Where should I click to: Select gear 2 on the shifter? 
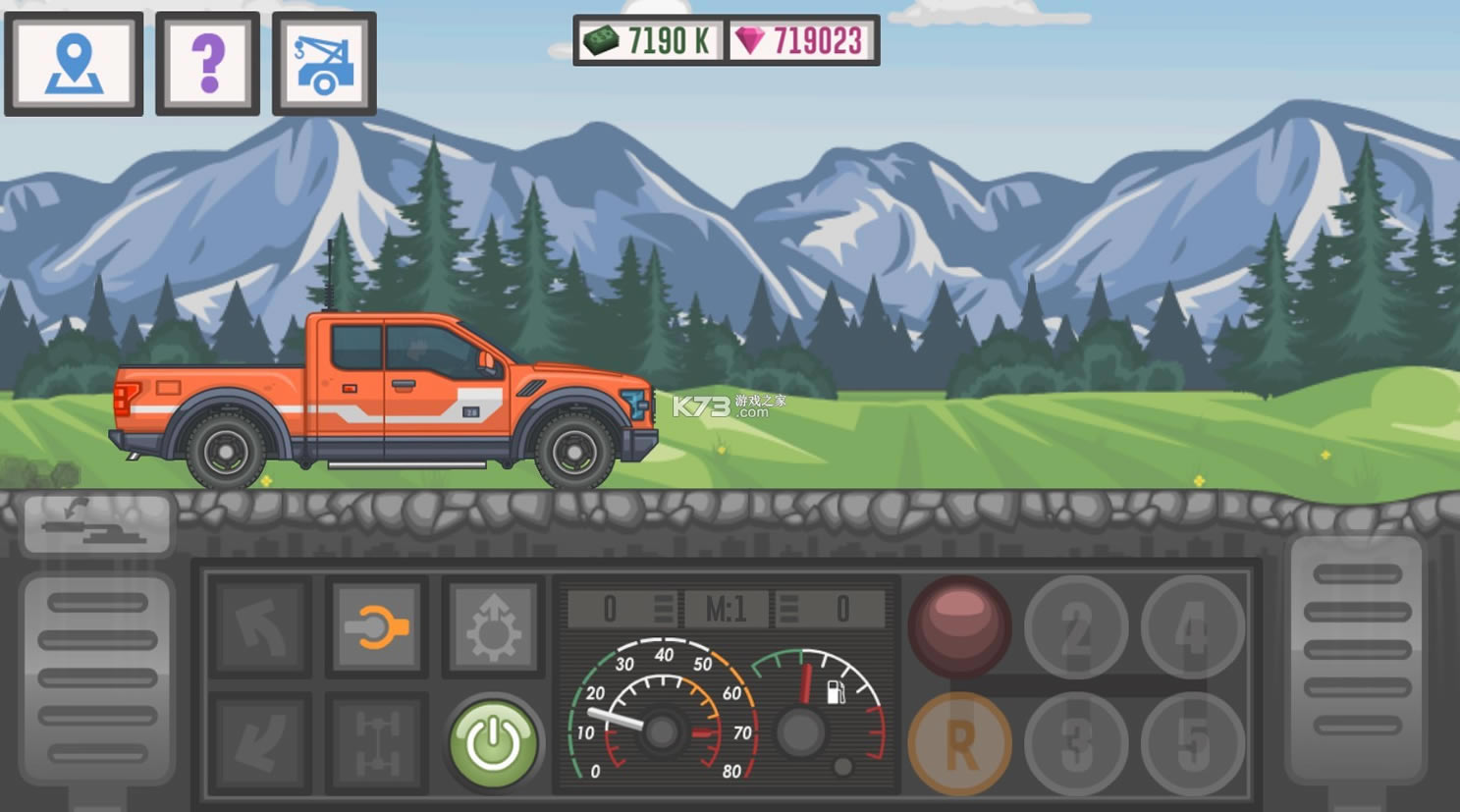coord(1076,627)
